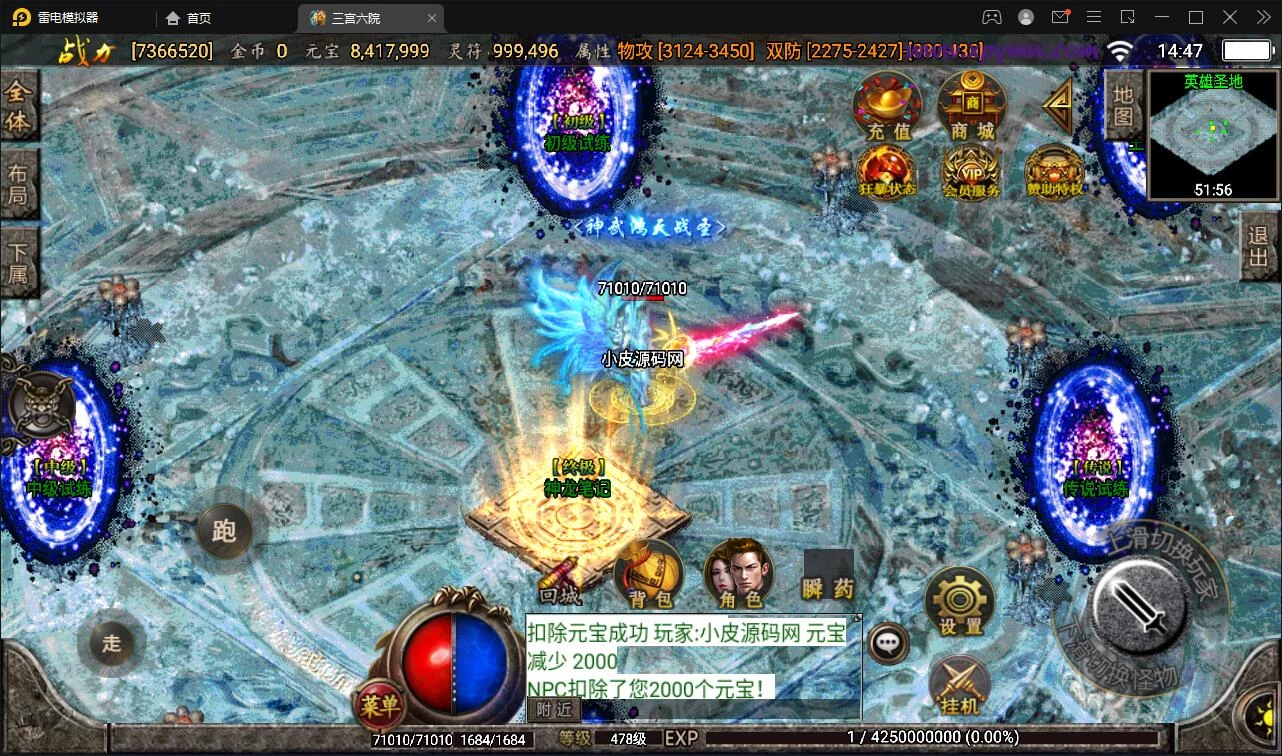The width and height of the screenshot is (1282, 756).
Task: Click the 英雄圣地 minimap
Action: click(1213, 134)
